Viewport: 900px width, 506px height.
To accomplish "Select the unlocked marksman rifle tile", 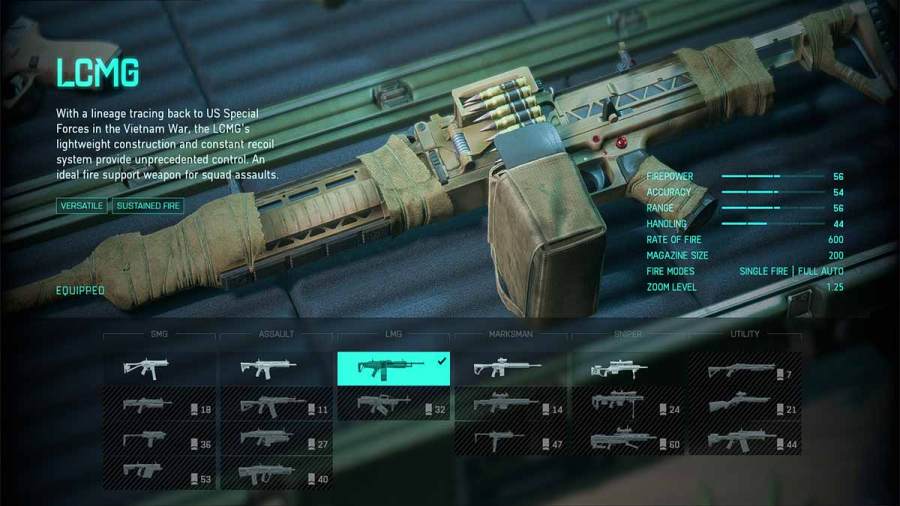I will click(510, 368).
